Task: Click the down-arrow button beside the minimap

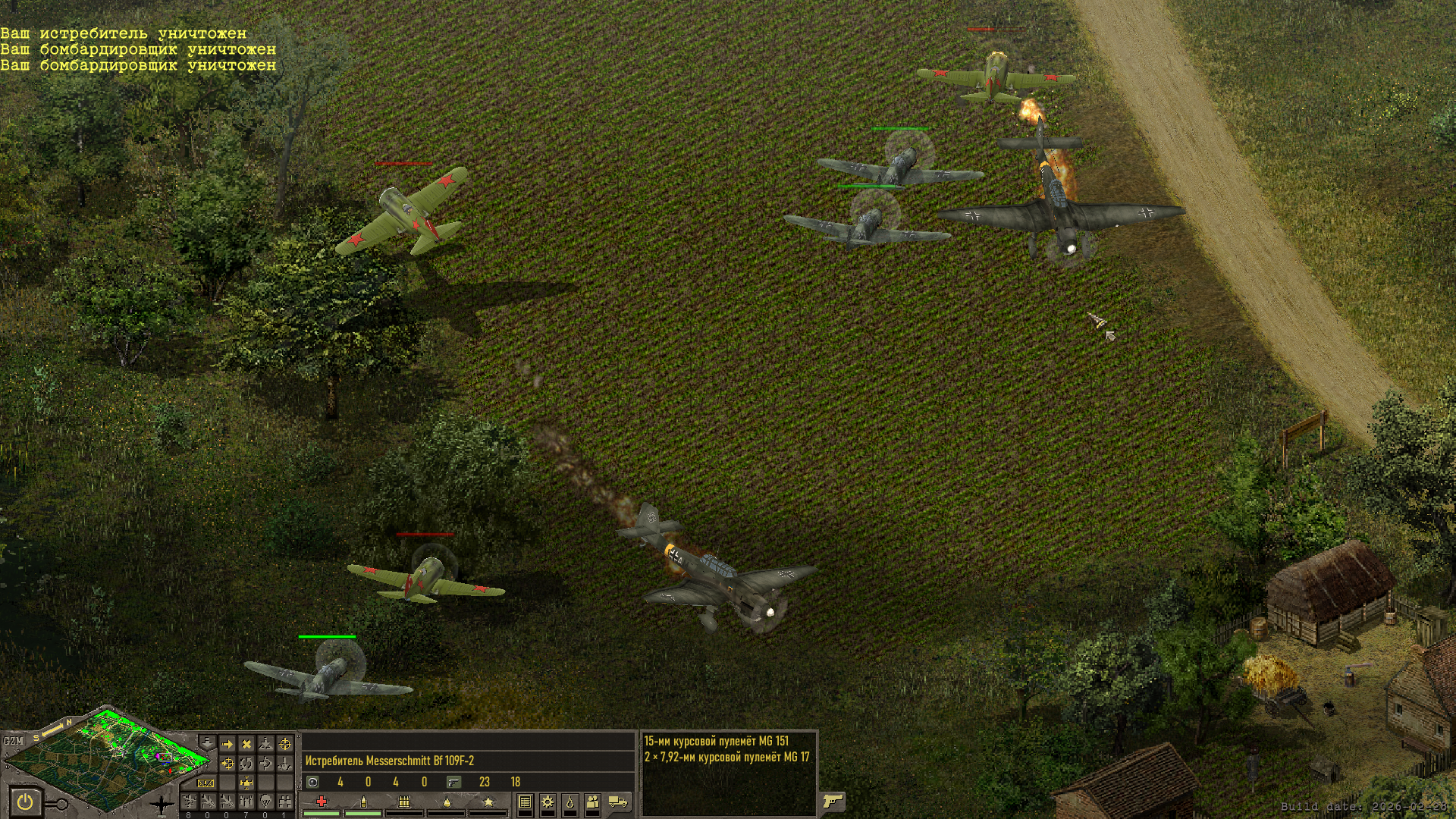Action: point(207,743)
